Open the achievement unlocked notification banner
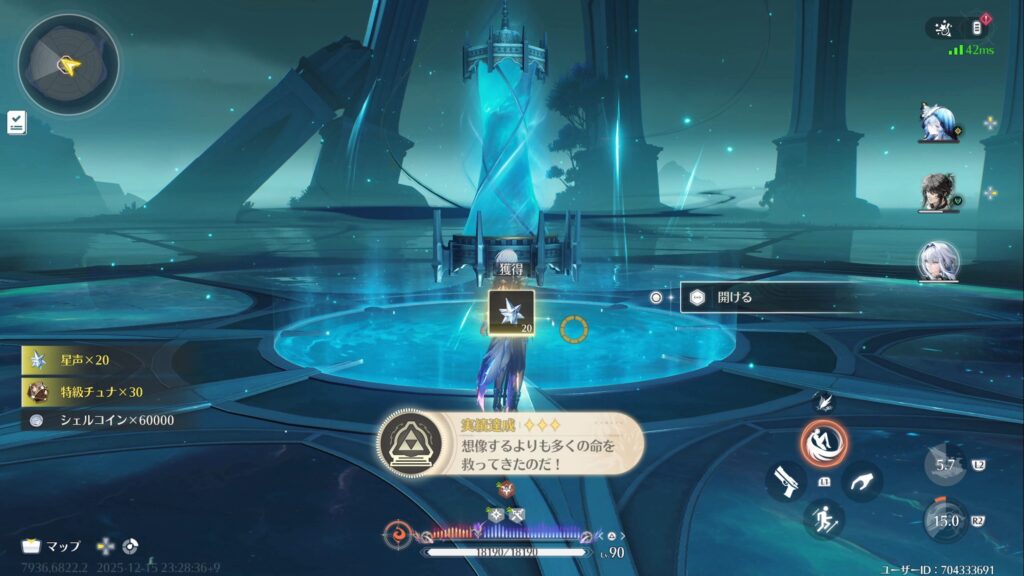 (510, 446)
